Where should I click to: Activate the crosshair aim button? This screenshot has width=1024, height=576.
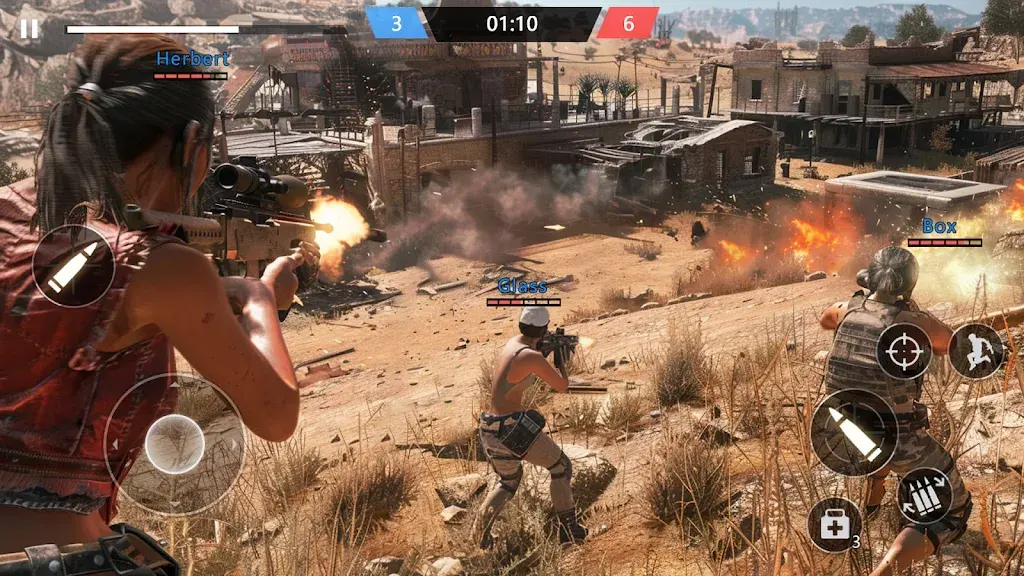[x=904, y=351]
